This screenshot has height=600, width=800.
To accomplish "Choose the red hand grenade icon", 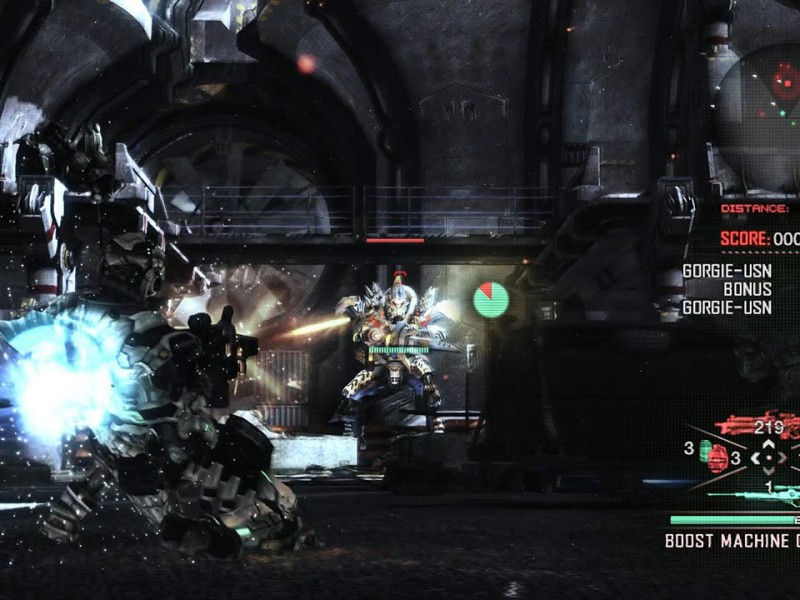I will click(x=716, y=458).
